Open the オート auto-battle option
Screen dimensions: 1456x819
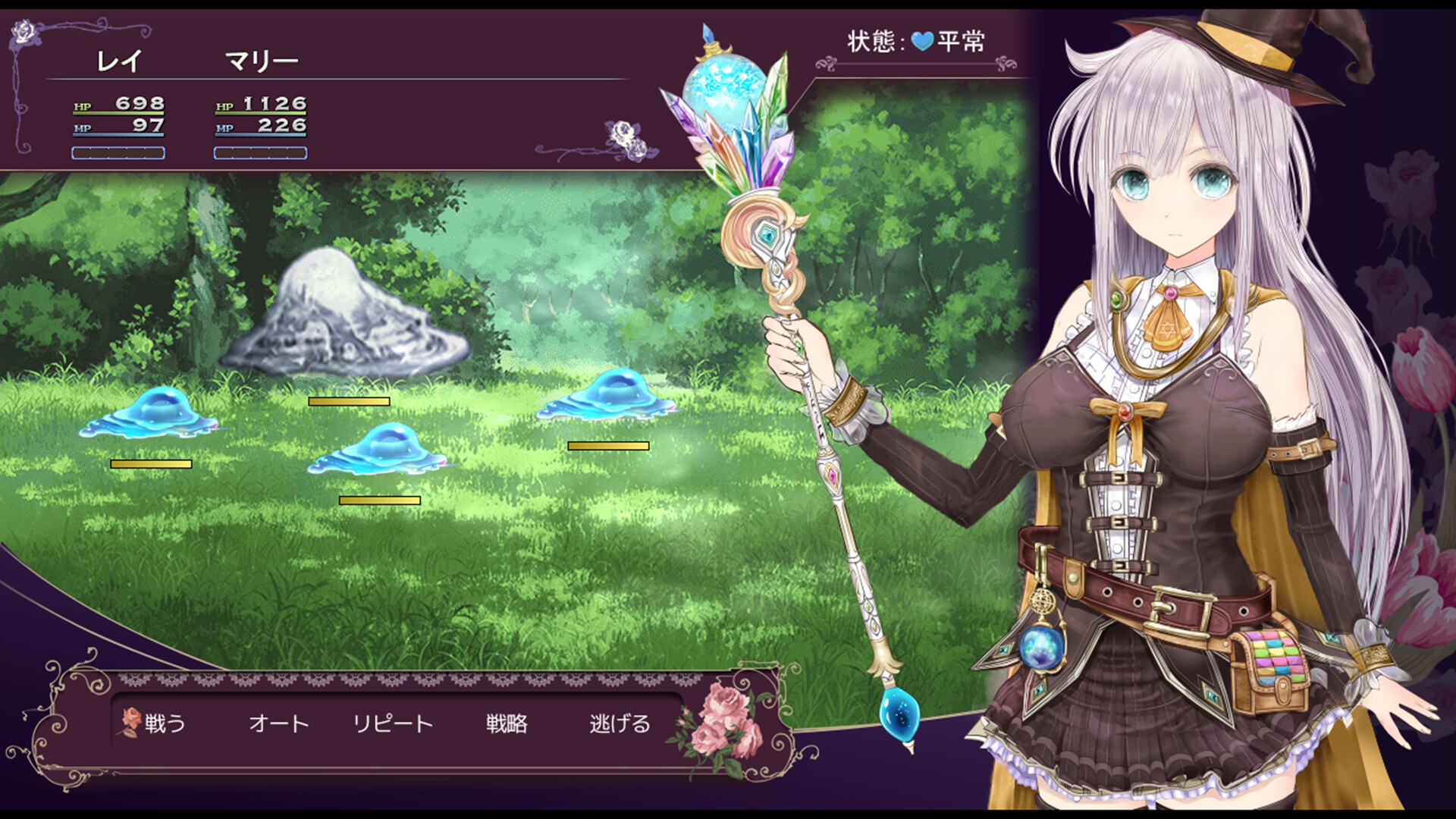(x=278, y=724)
